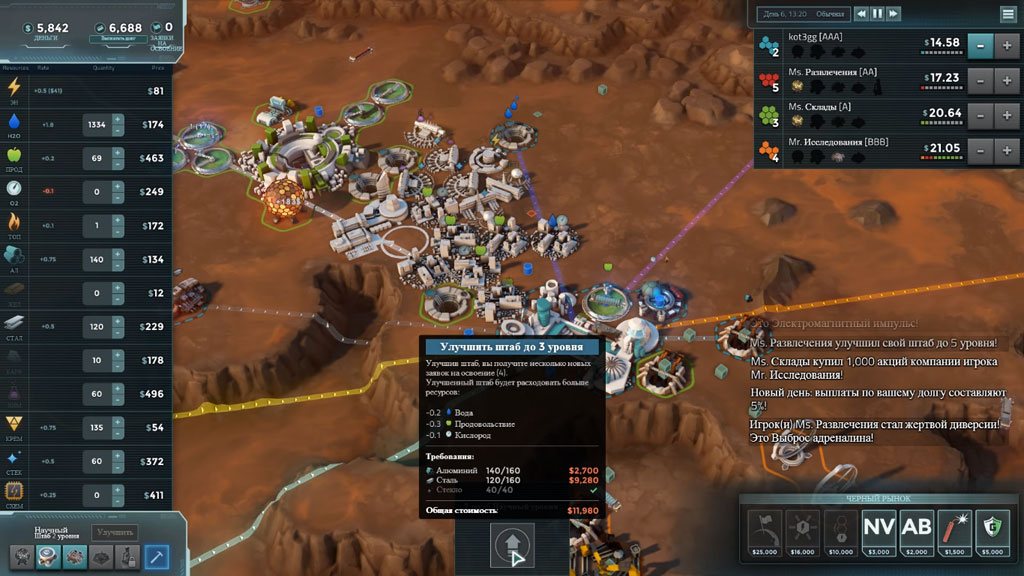This screenshot has height=576, width=1024.
Task: Buy Ms. Развлечения stock with plus button
Action: click(x=1008, y=80)
